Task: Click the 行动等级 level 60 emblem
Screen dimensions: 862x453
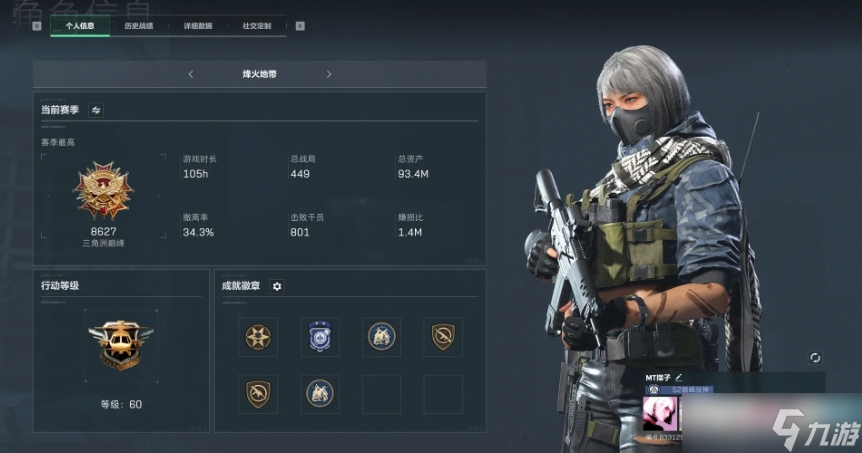Action: [120, 345]
